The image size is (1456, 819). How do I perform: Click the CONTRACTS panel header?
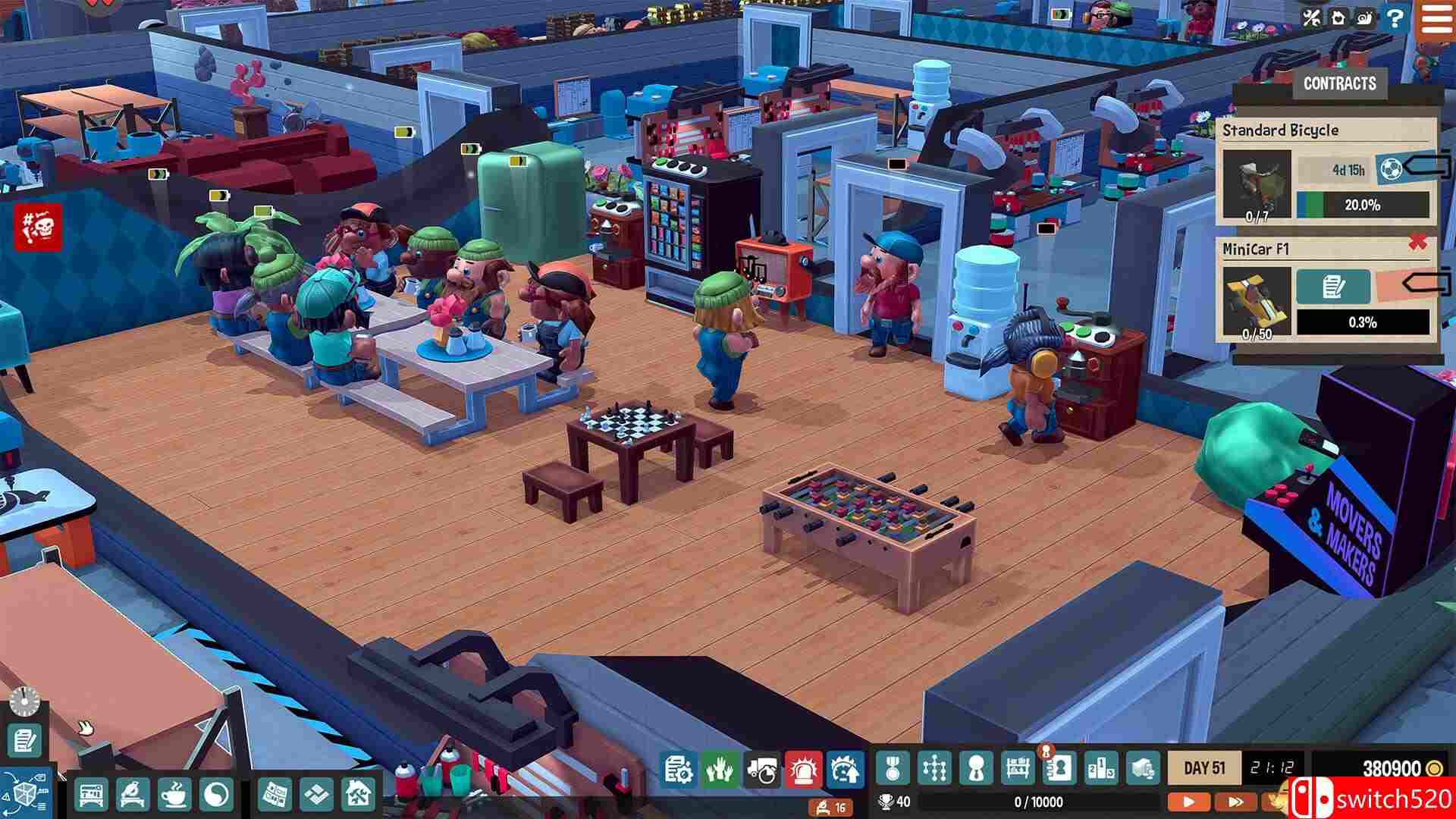pos(1339,83)
